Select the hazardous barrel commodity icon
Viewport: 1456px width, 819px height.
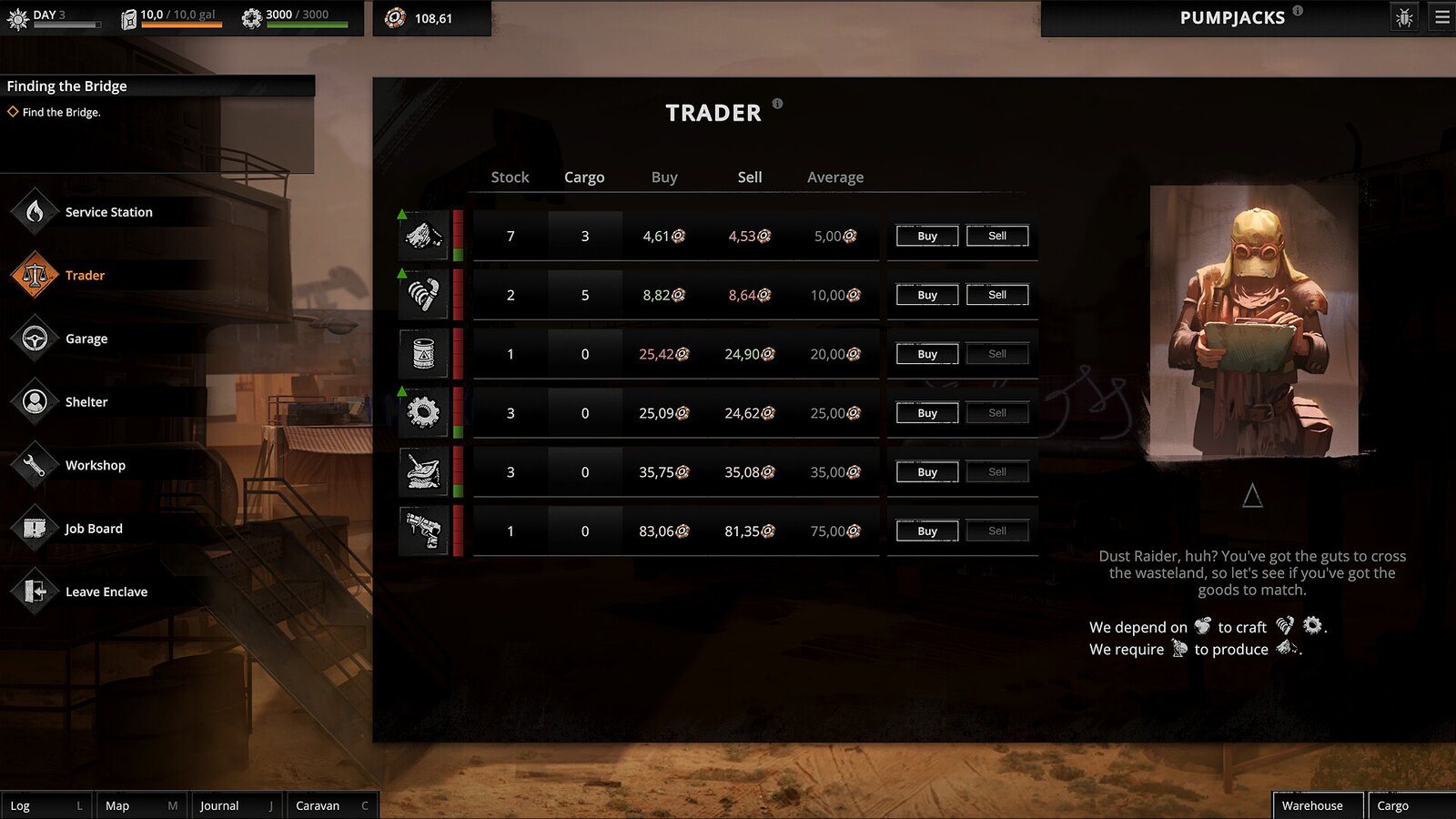[x=422, y=353]
